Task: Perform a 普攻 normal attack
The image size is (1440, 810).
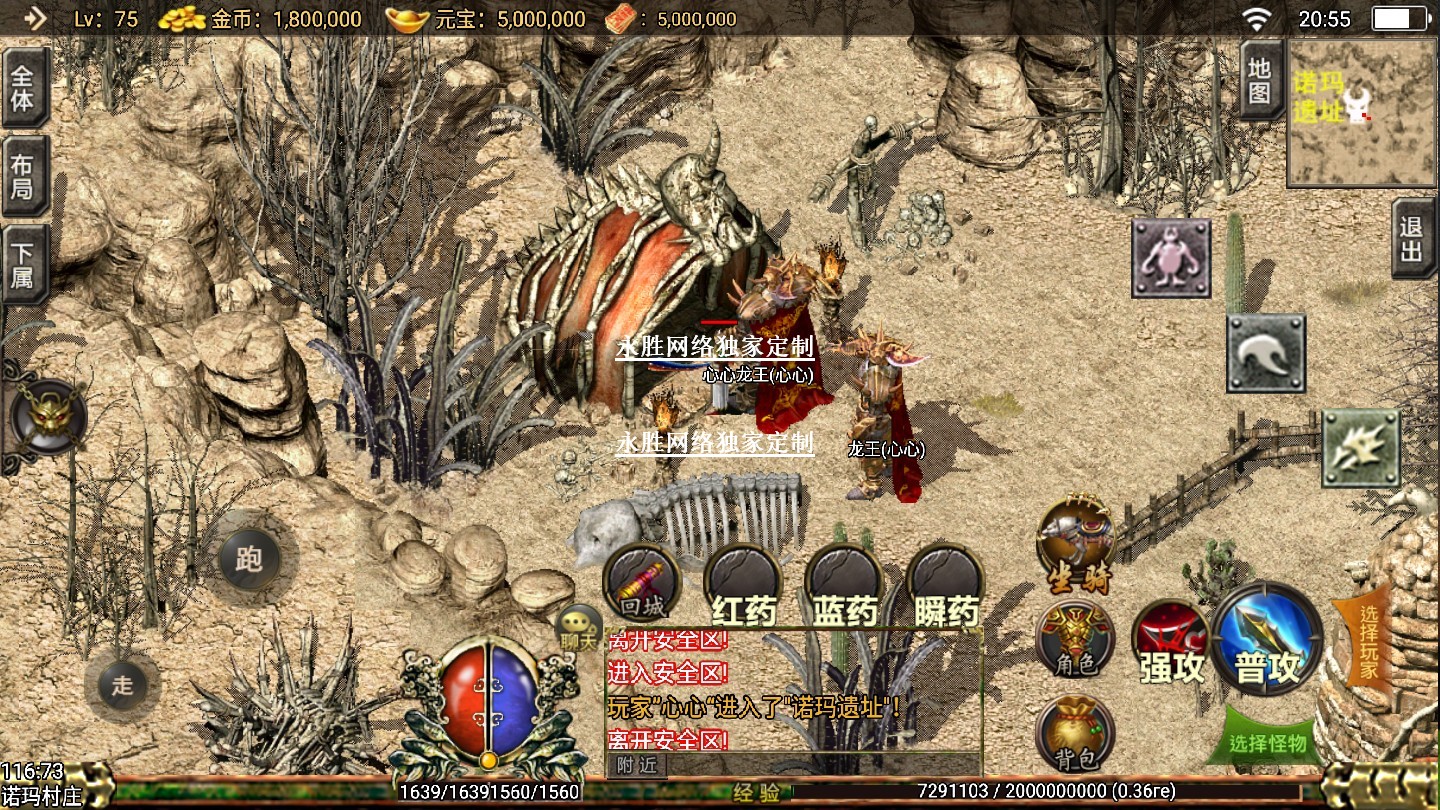Action: 1267,640
